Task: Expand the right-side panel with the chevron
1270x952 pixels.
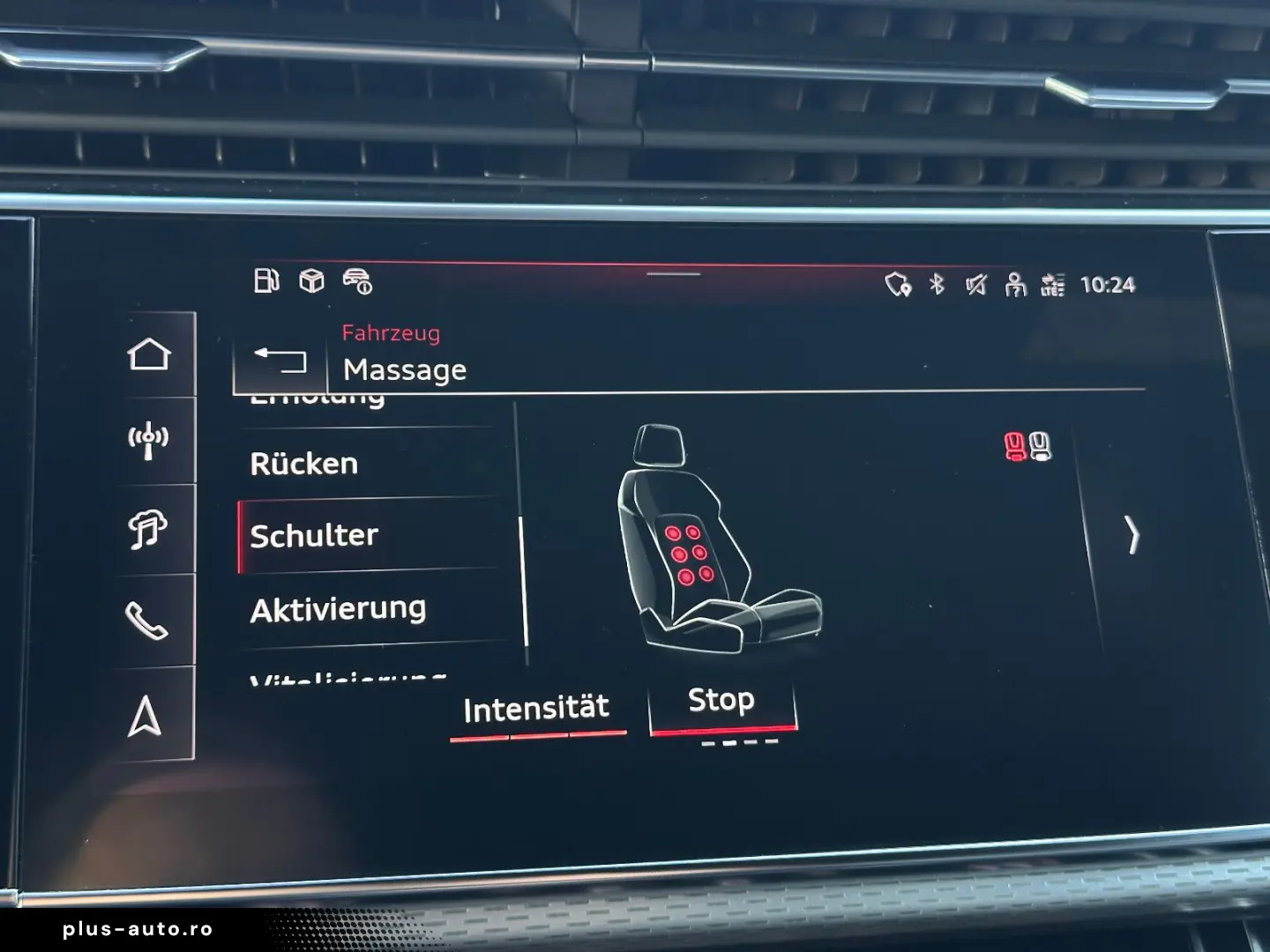Action: tap(1133, 534)
